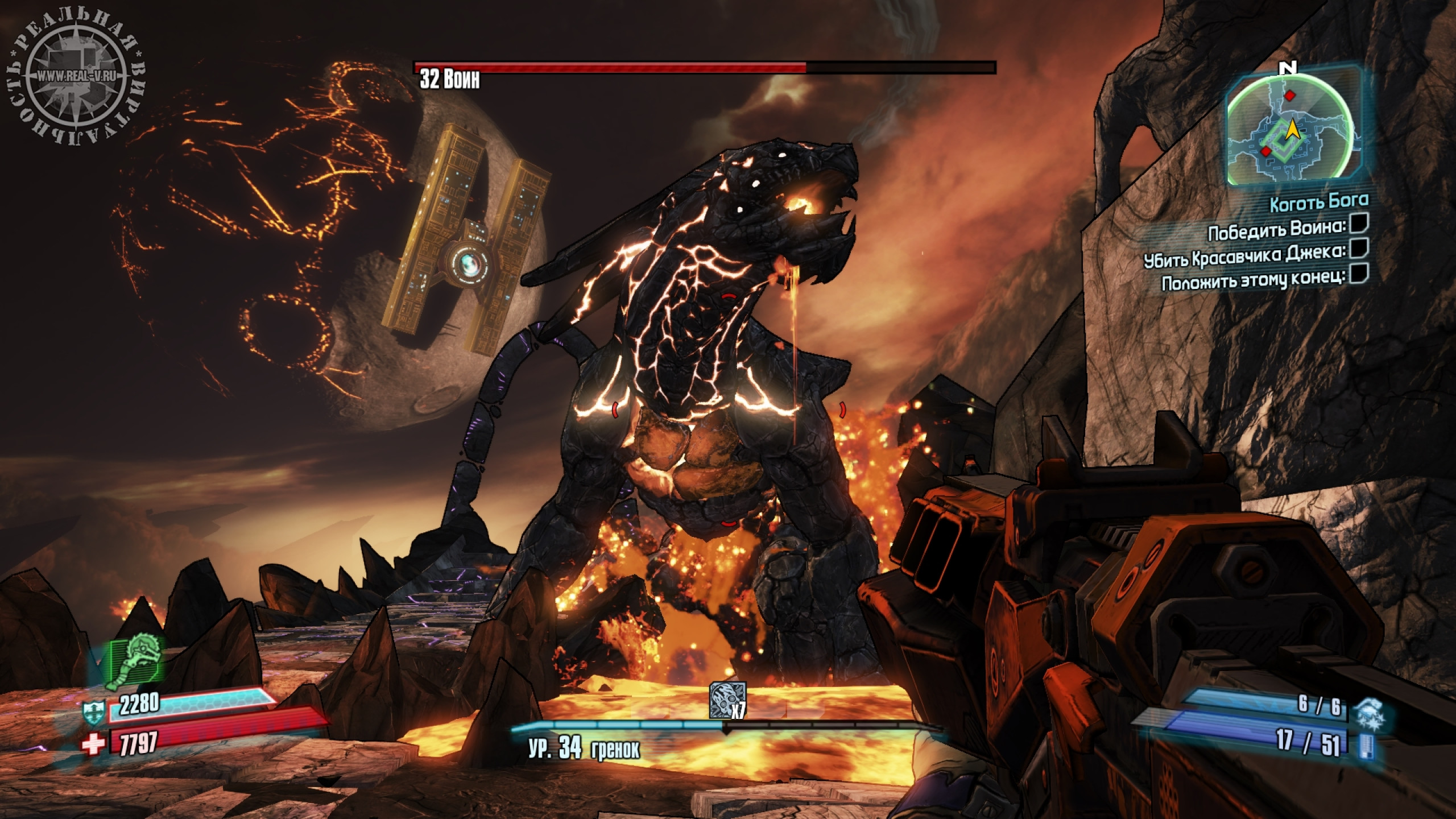This screenshot has height=819, width=1456.
Task: Open the 'Коготь Бога' mission title
Action: click(1318, 201)
